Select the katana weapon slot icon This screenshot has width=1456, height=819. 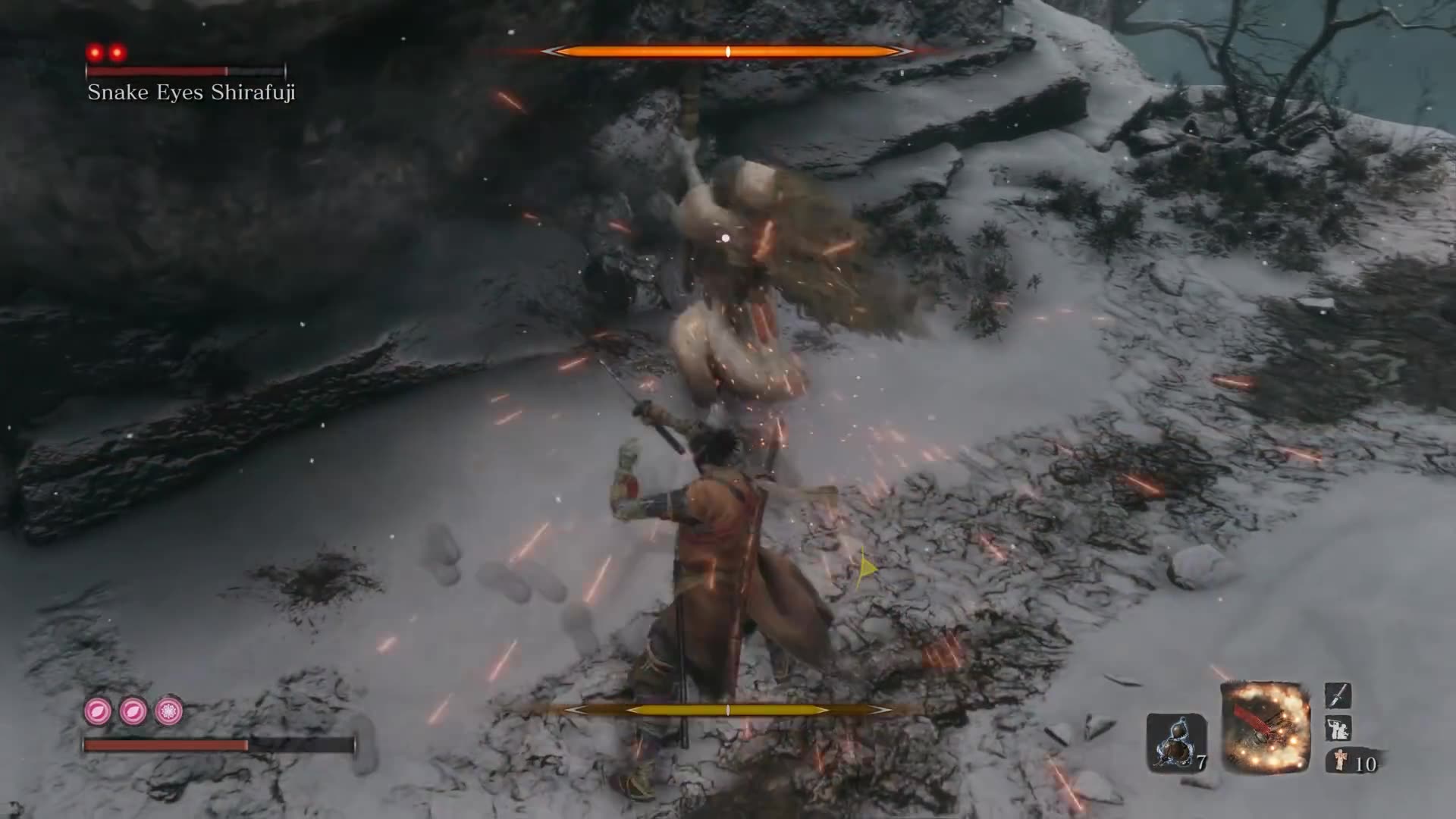click(1338, 696)
